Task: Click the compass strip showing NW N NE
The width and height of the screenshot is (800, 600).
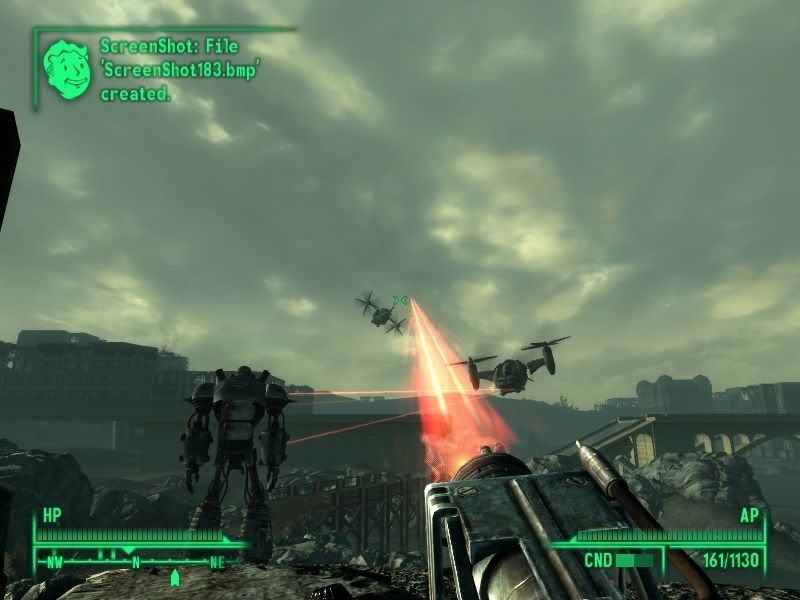Action: [x=135, y=561]
